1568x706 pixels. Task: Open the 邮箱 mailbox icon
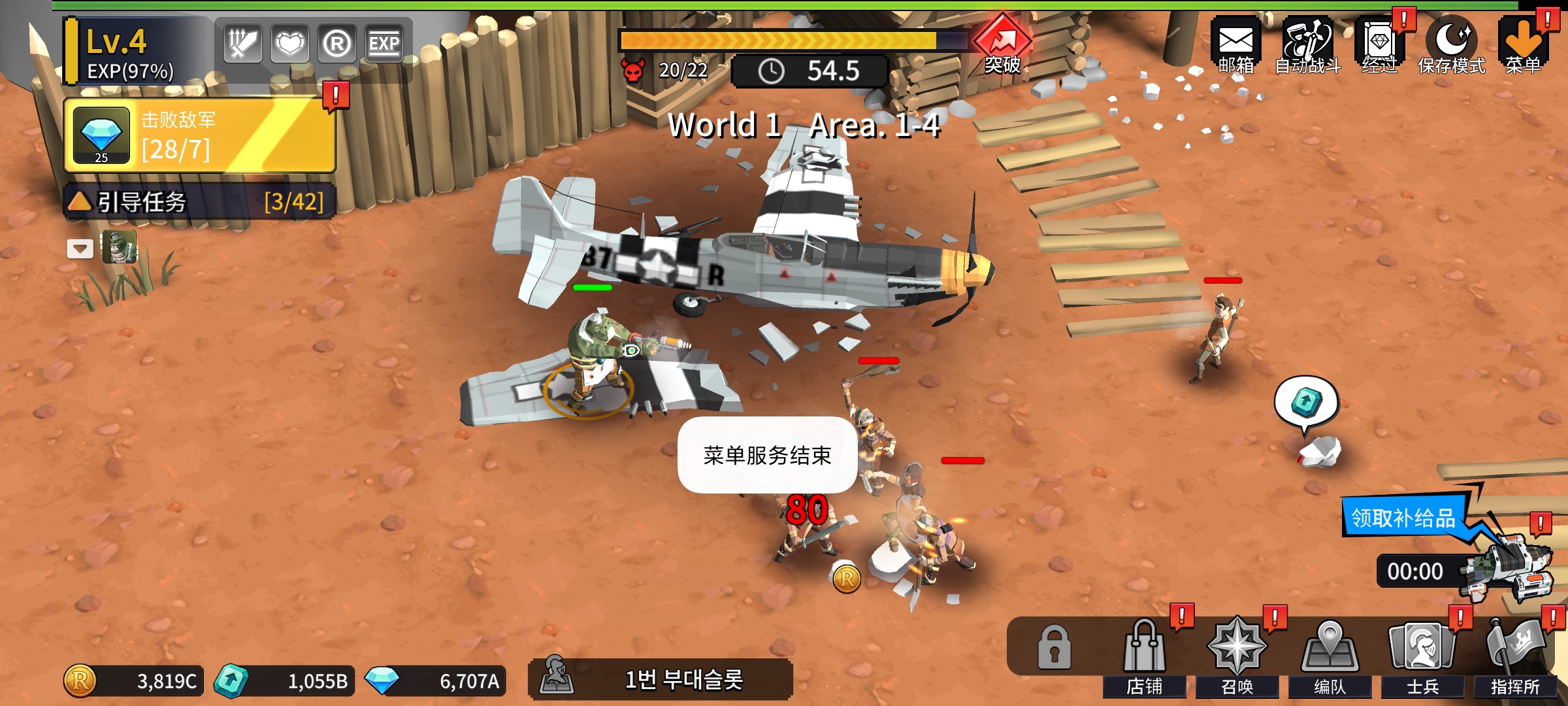point(1236,41)
